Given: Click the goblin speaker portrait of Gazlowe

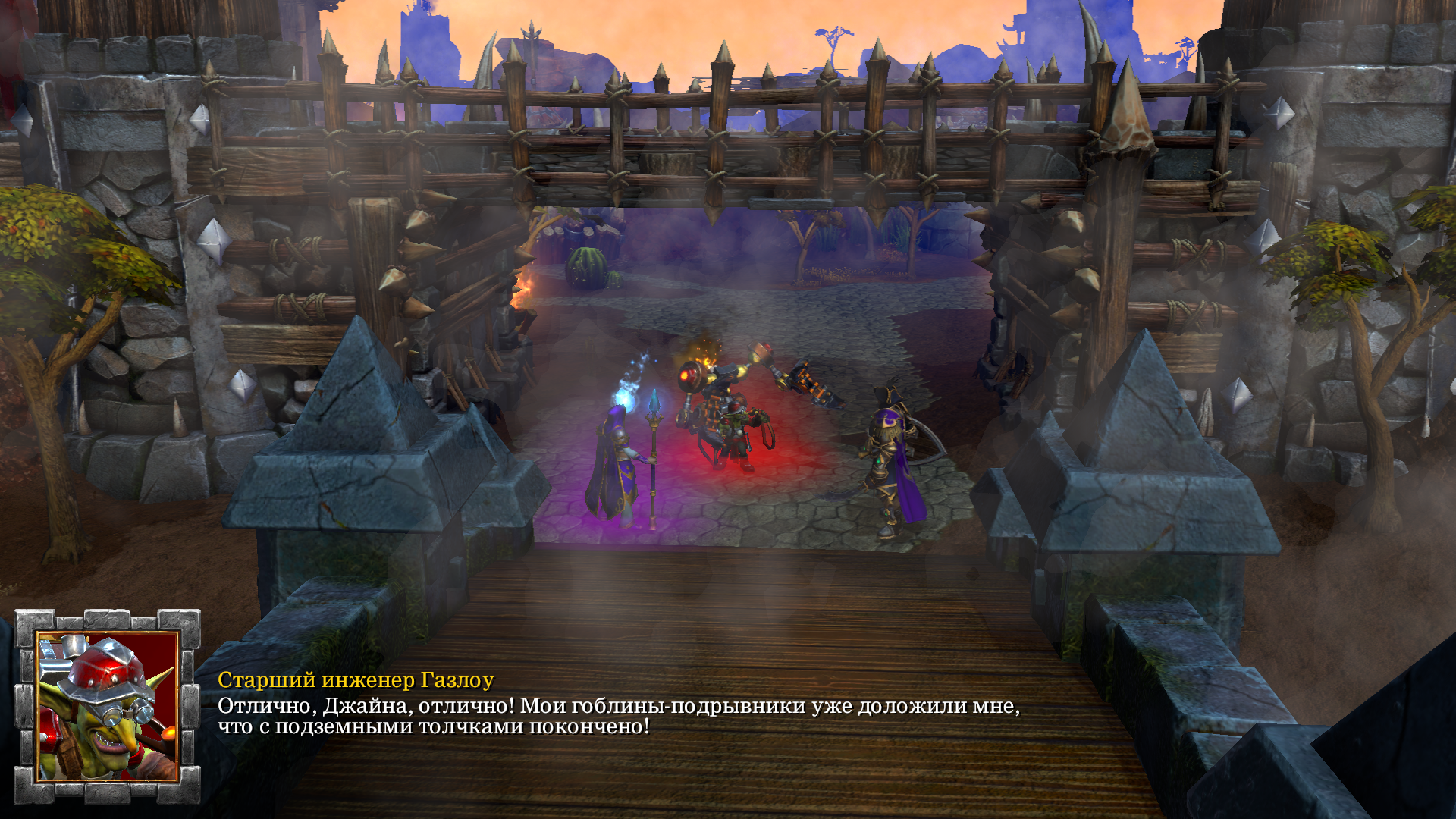Looking at the screenshot, I should tap(108, 706).
